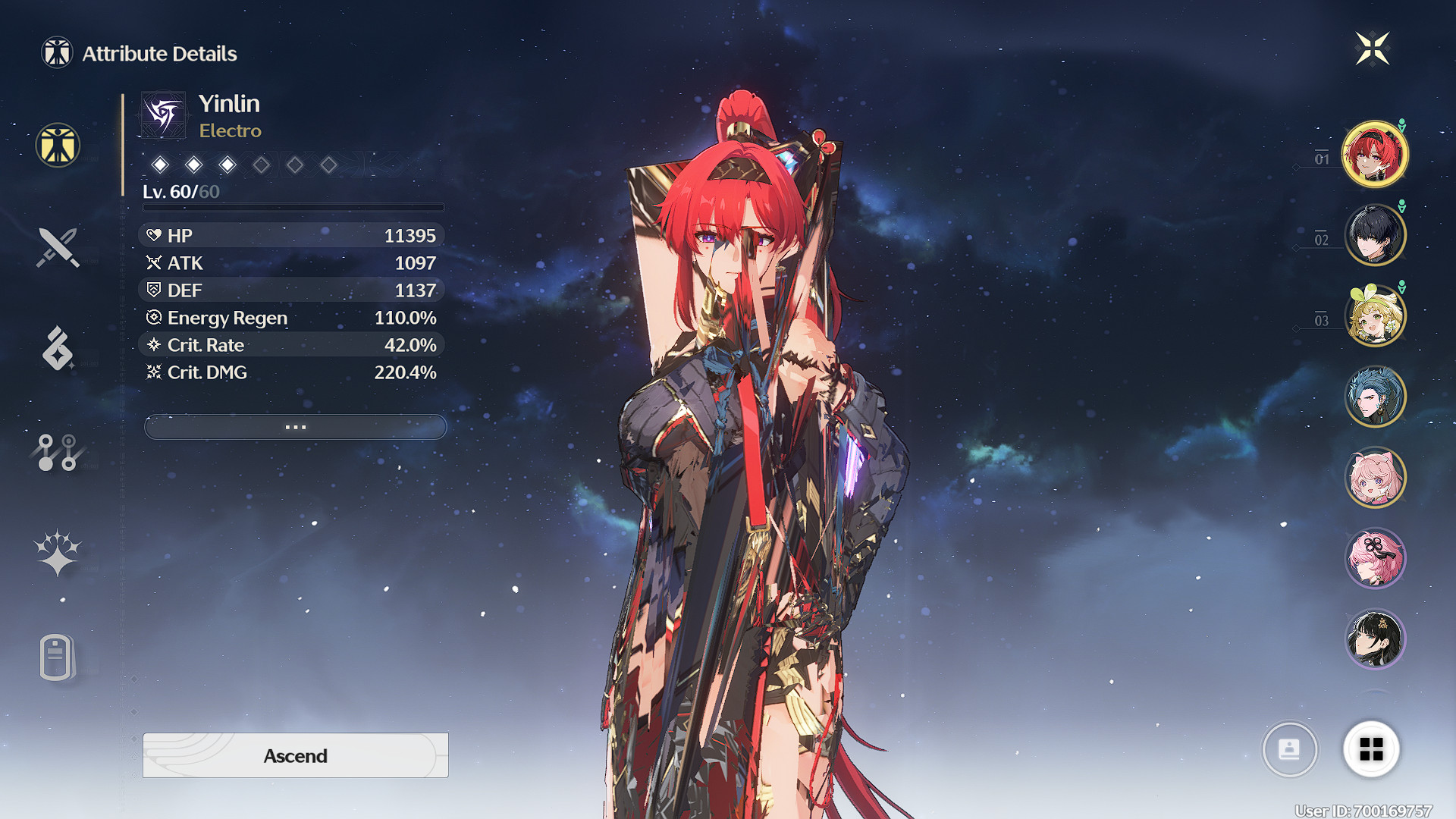1456x819 pixels.
Task: Open the Forte skill tree tab
Action: point(58,452)
